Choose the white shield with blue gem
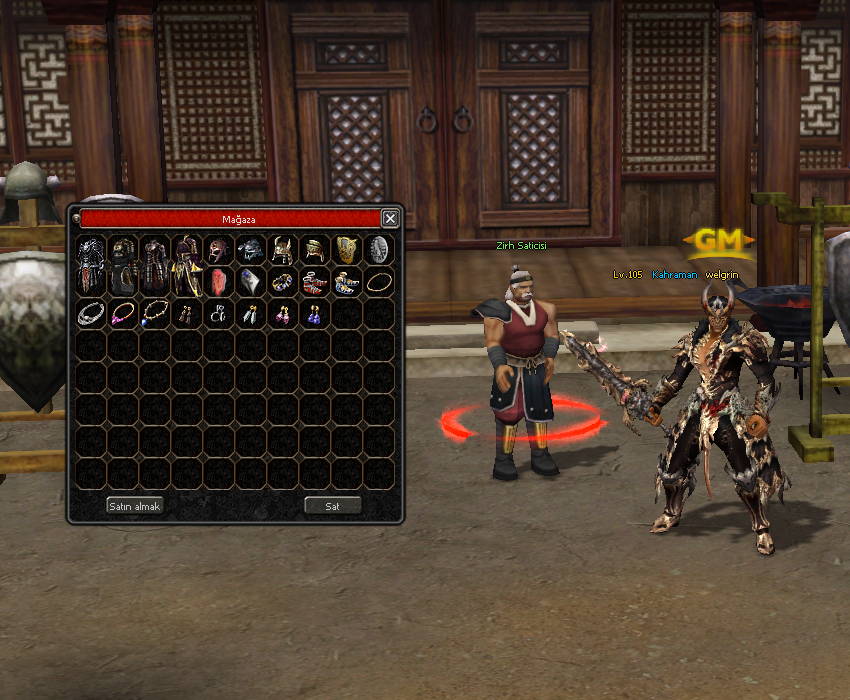Viewport: 850px width, 700px height. point(251,281)
